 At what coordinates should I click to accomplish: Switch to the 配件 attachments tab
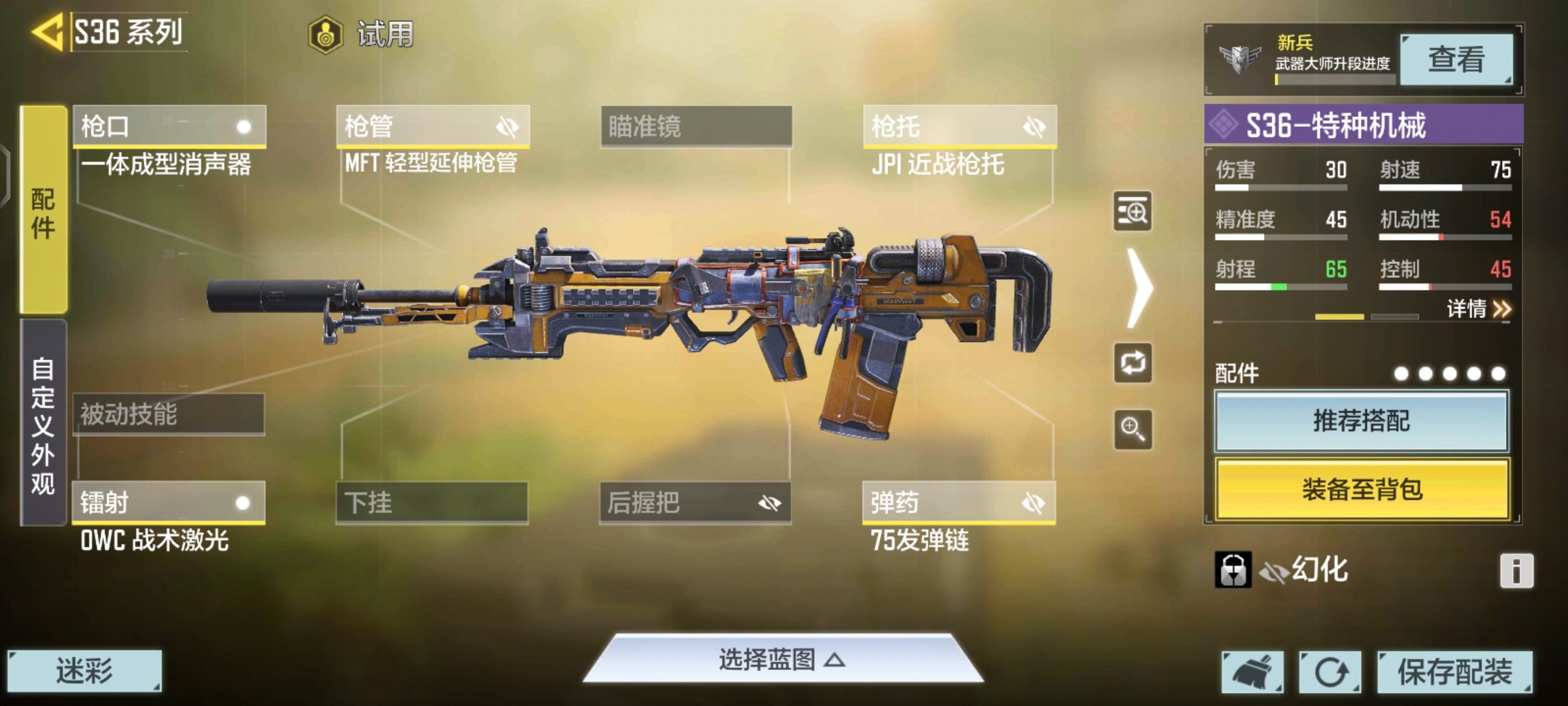43,210
